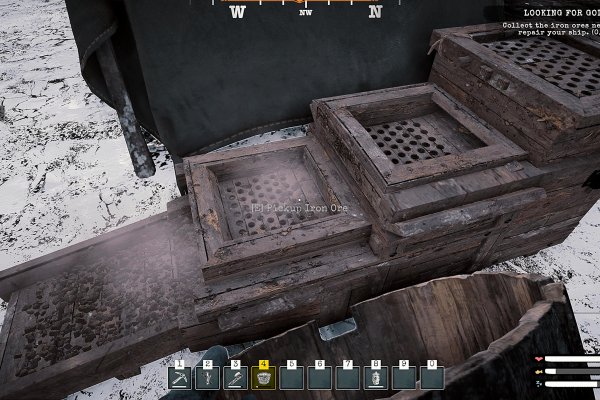Click the compass bar at the top
This screenshot has width=600, height=400.
pyautogui.click(x=305, y=10)
